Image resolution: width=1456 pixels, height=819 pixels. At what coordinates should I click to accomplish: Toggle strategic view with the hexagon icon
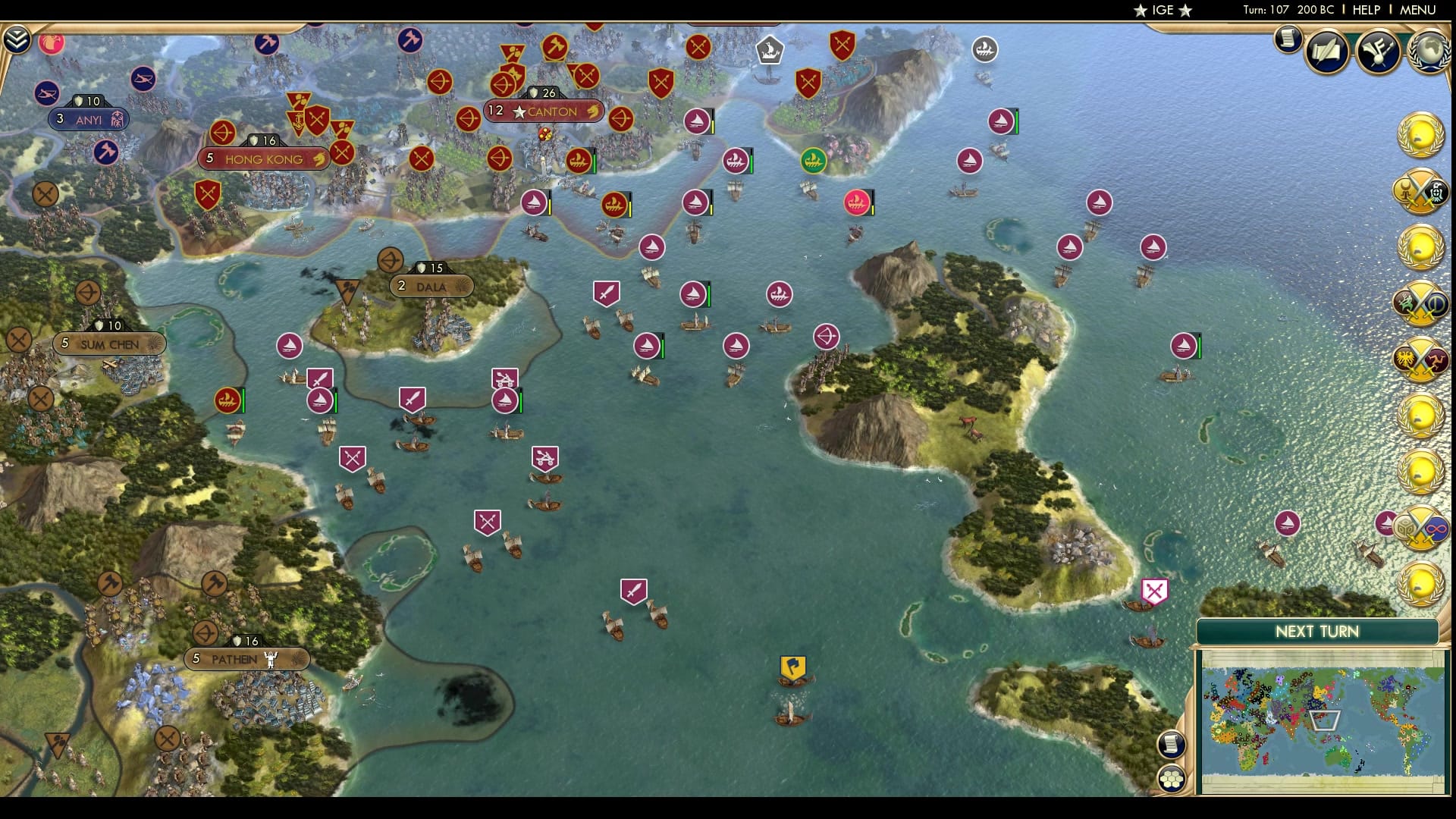click(x=1172, y=778)
